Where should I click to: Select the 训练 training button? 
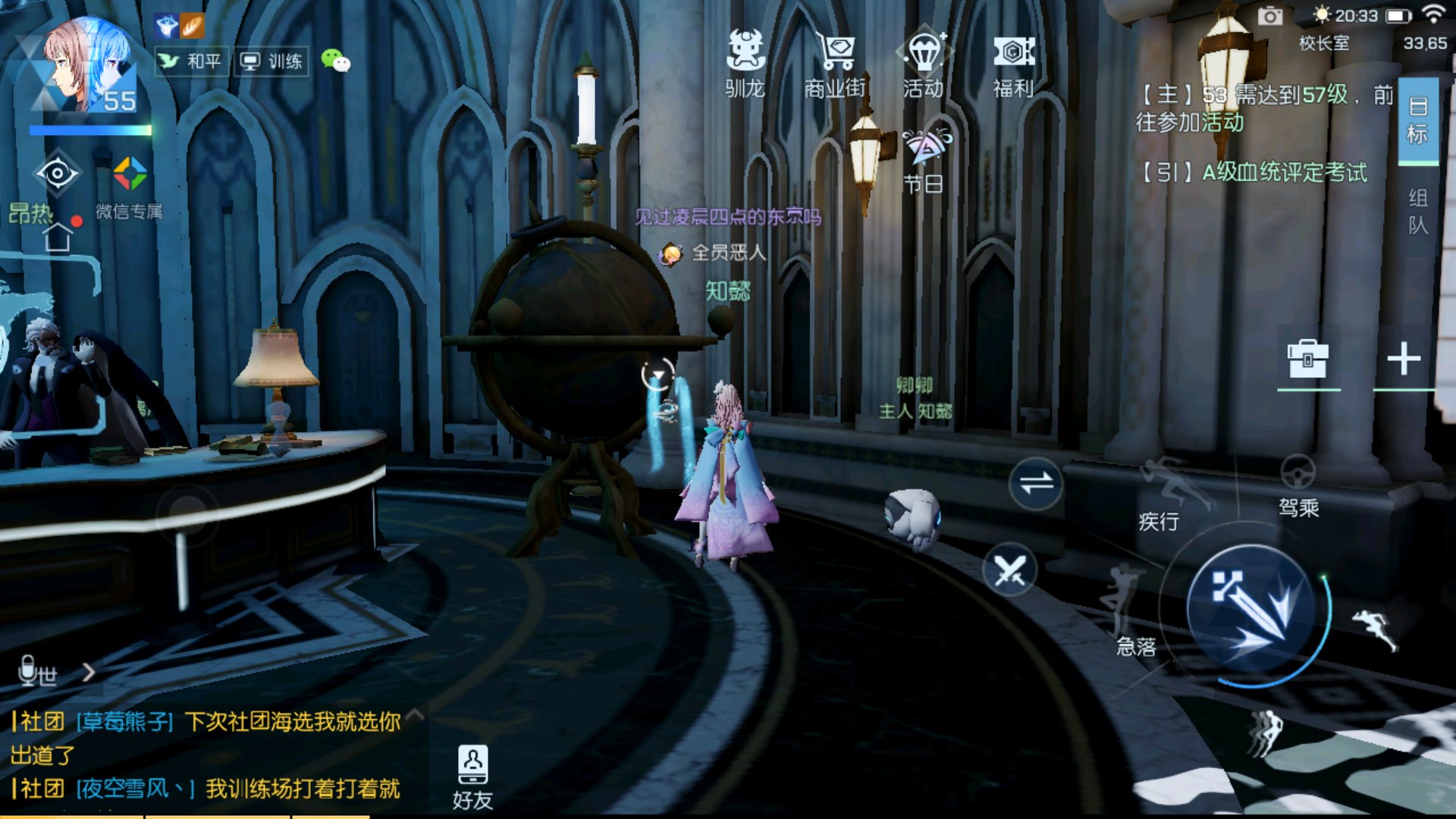(272, 61)
